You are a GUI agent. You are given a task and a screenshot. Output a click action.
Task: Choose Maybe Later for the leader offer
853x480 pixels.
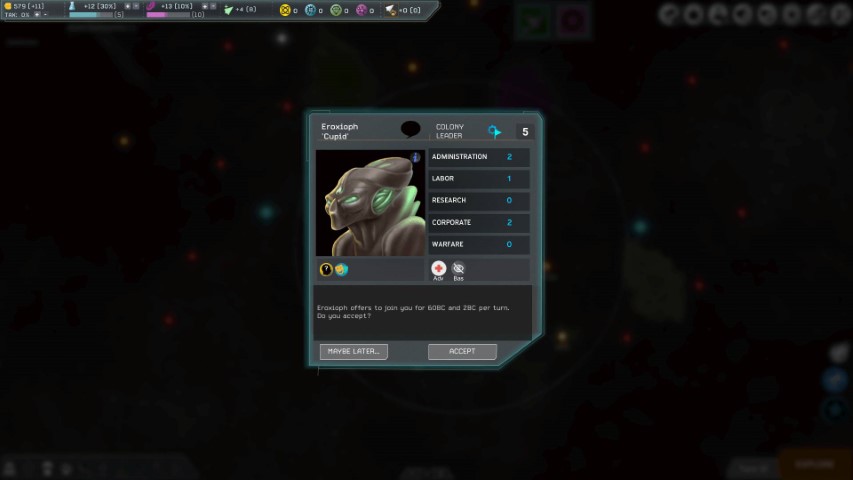pyautogui.click(x=353, y=351)
